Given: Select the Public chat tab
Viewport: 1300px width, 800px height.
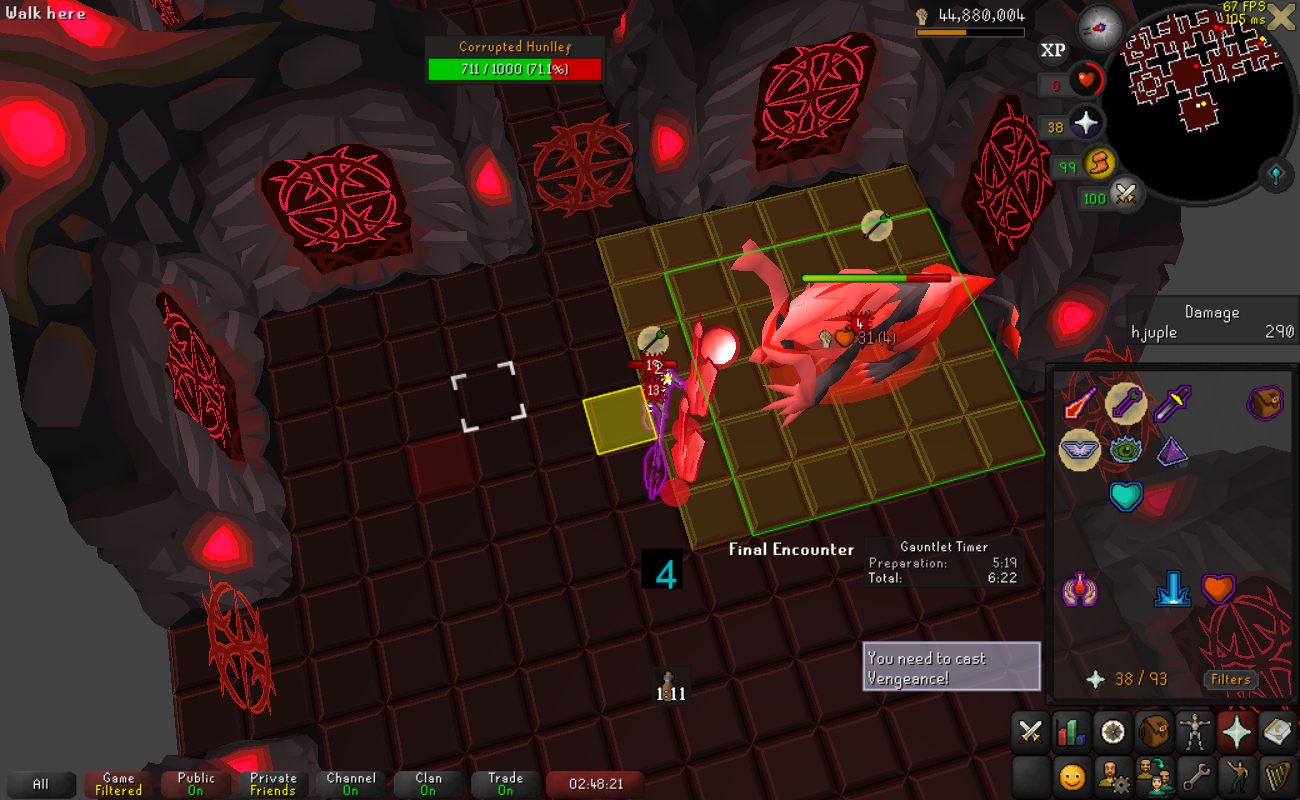Looking at the screenshot, I should click(x=196, y=784).
